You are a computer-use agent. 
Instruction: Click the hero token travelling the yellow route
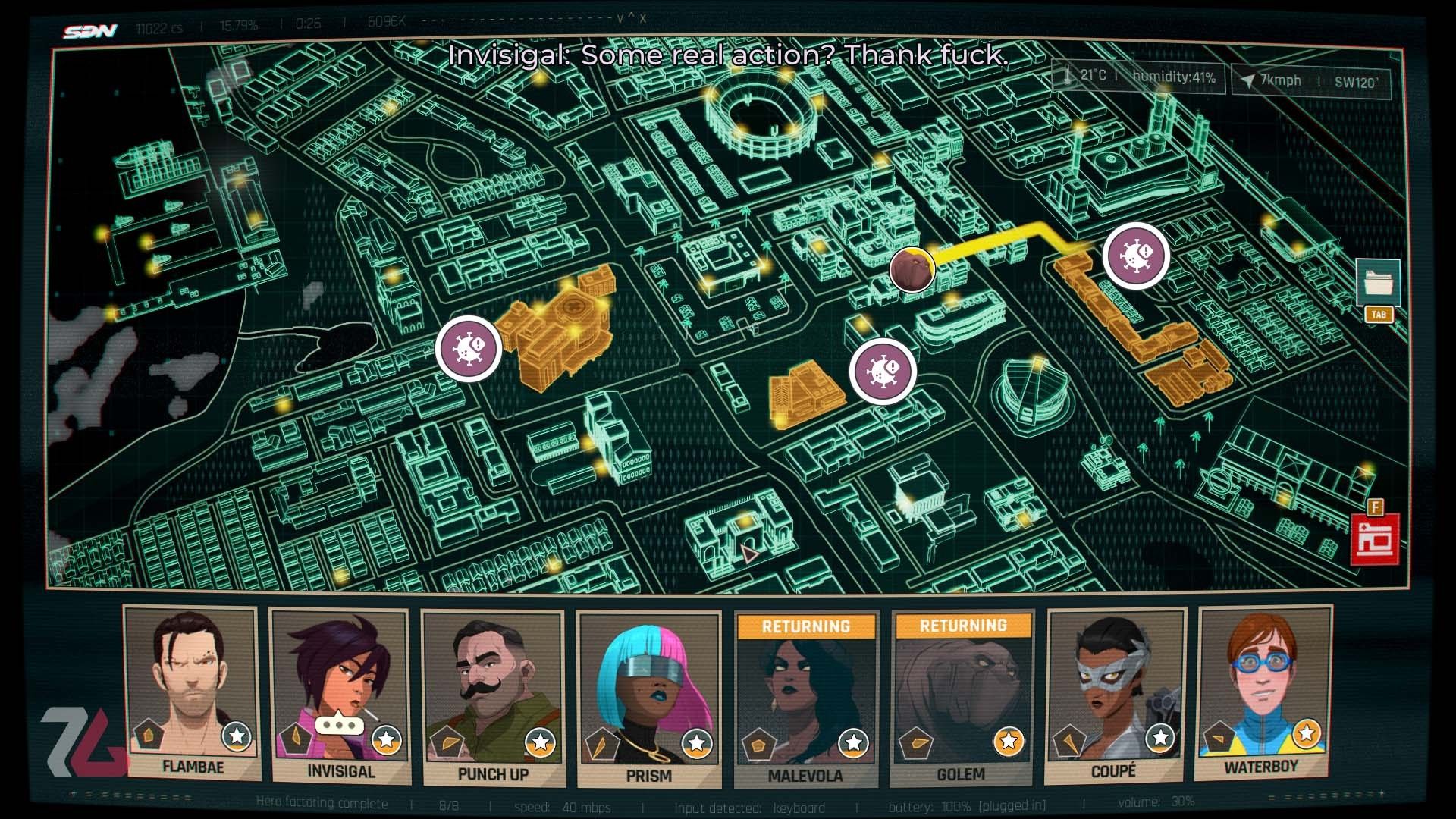click(x=912, y=270)
